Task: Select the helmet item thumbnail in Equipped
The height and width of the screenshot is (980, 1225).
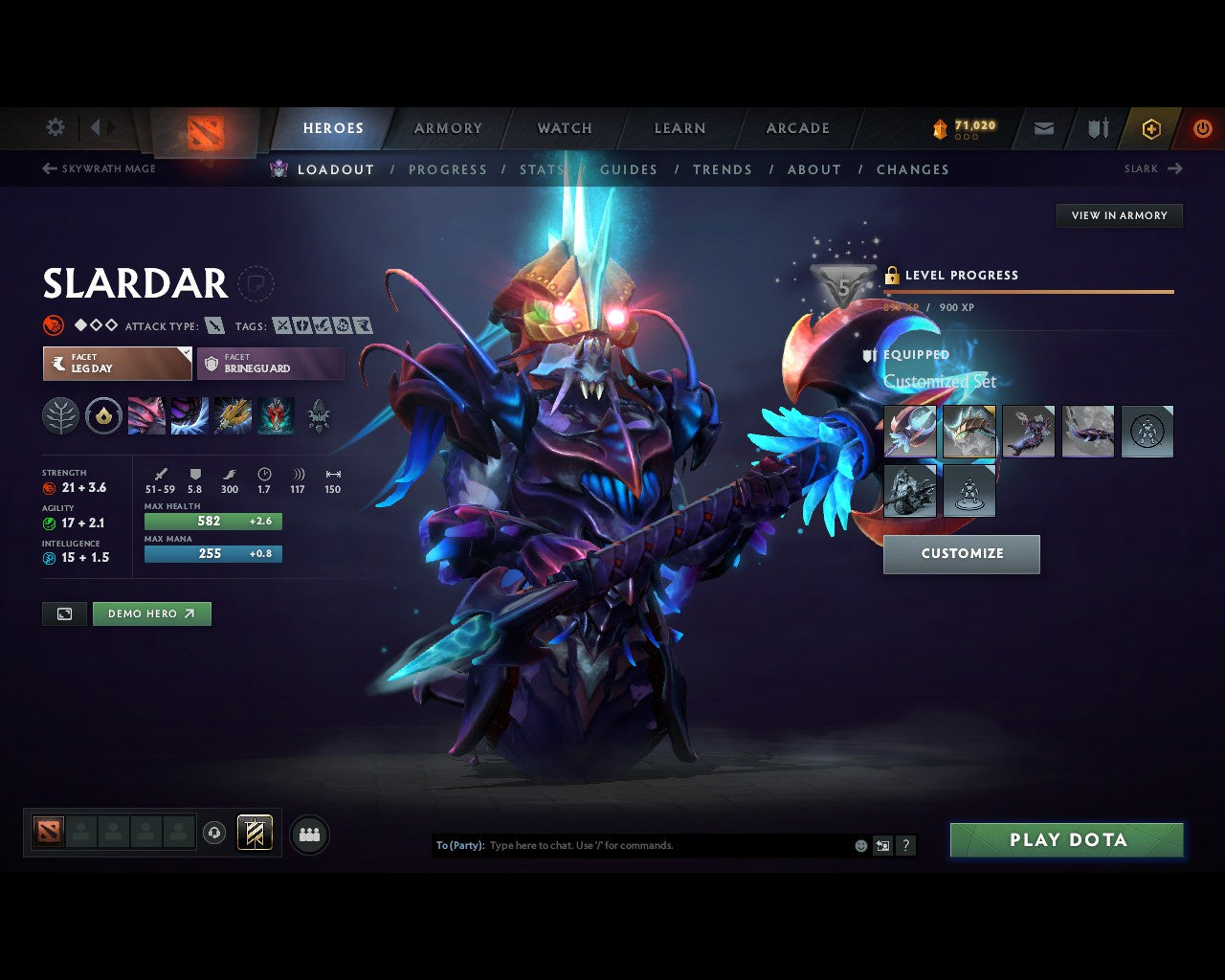Action: [969, 432]
